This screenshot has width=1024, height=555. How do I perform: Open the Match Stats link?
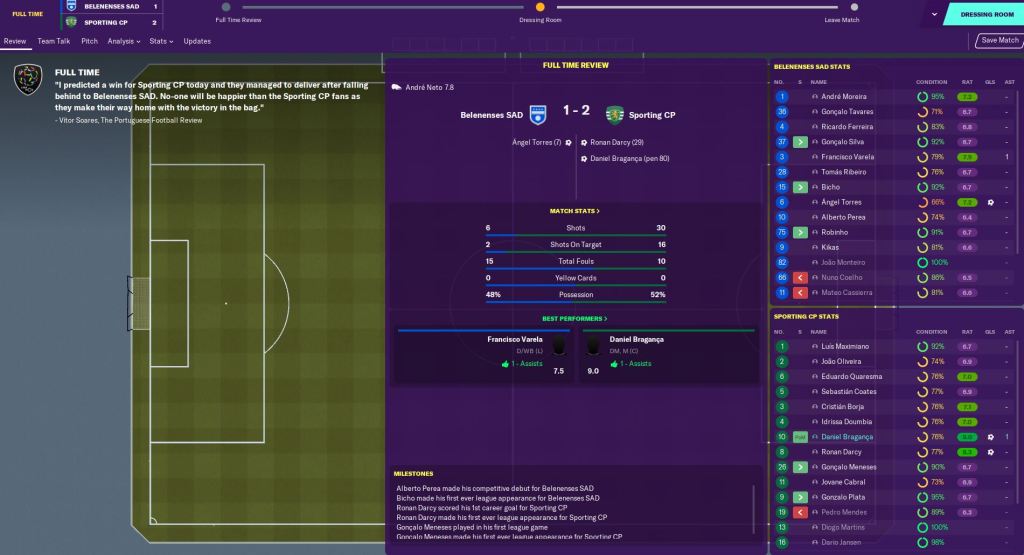pos(575,211)
